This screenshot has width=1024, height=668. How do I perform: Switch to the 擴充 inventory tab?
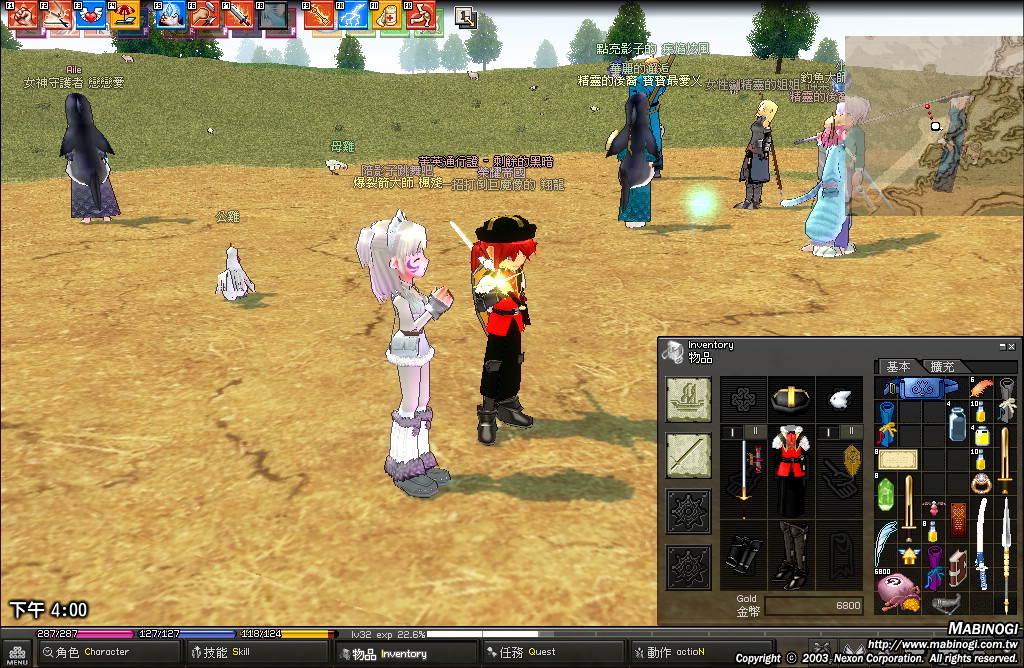[942, 367]
